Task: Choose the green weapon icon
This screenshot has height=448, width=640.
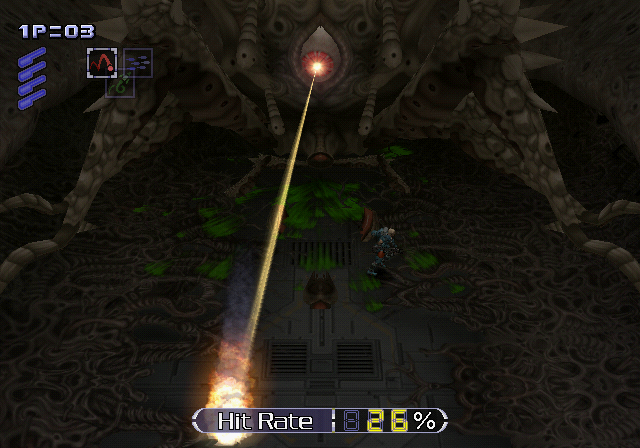Action: 120,86
